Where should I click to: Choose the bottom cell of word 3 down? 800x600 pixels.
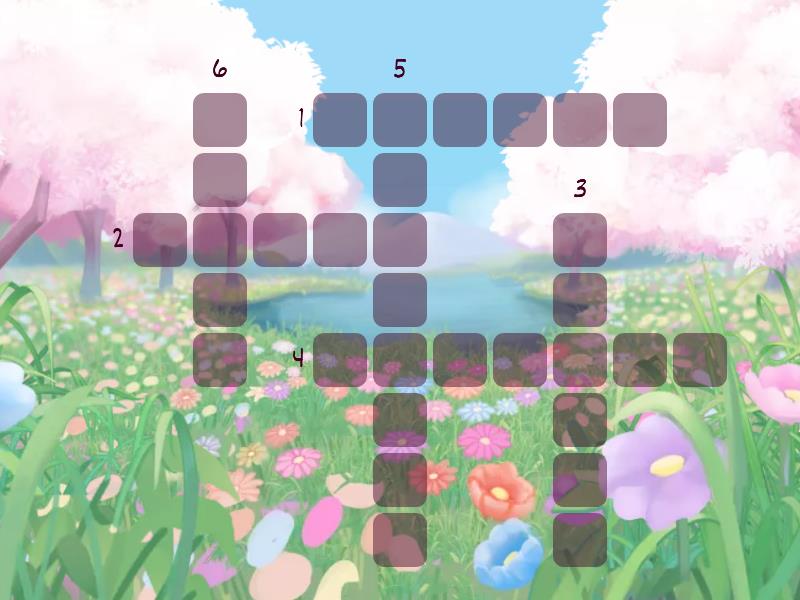pos(580,540)
